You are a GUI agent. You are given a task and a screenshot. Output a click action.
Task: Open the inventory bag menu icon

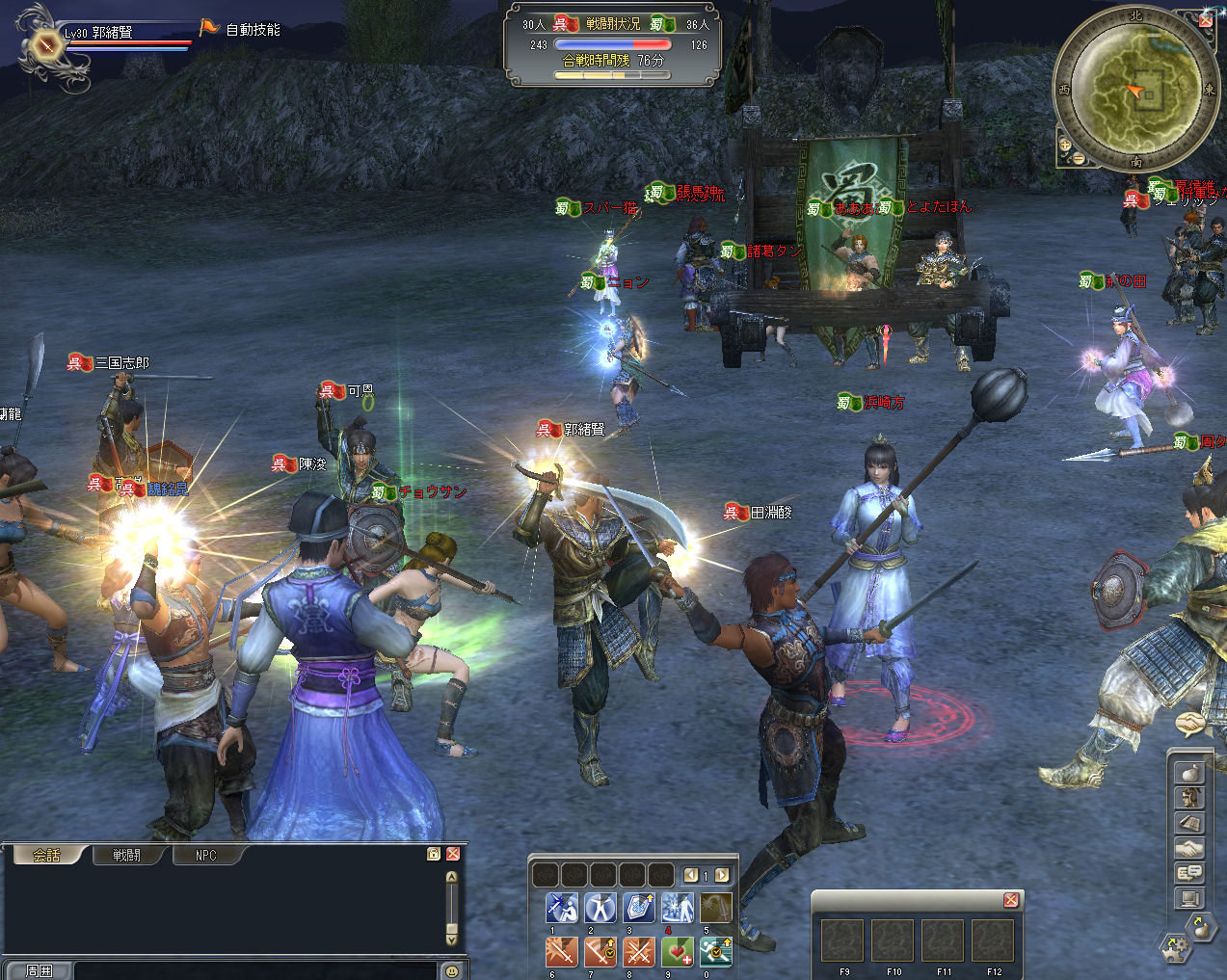coord(1190,773)
